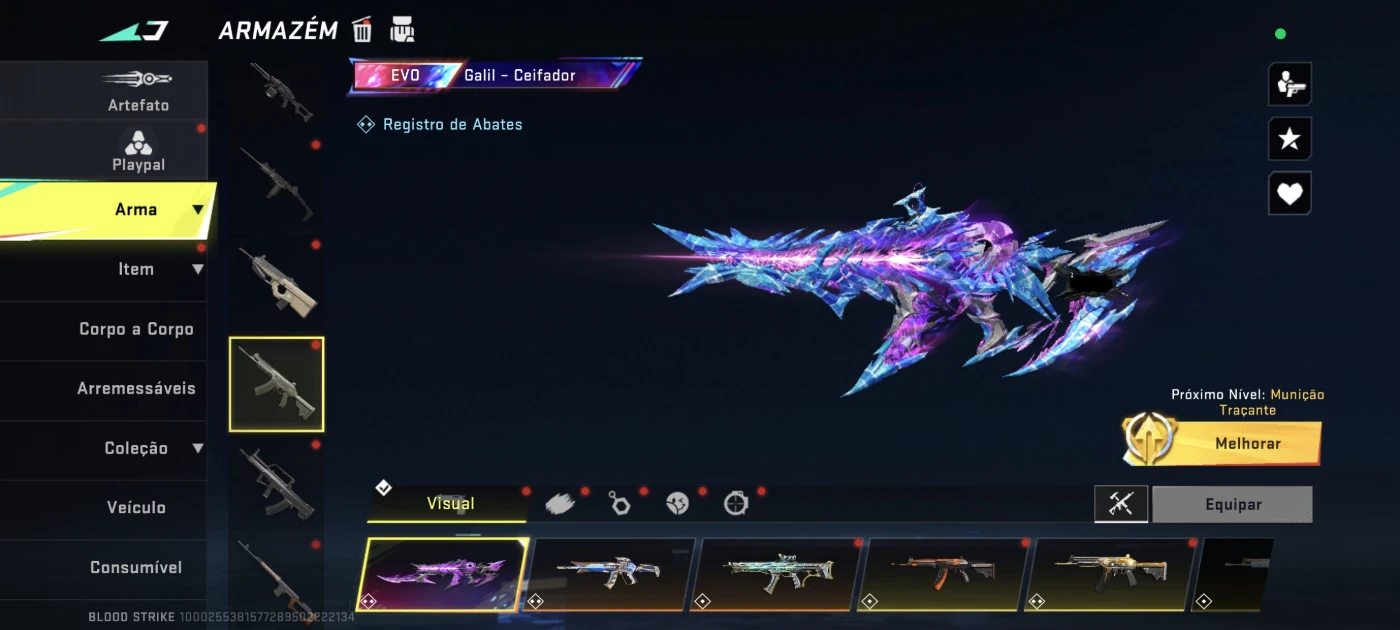Viewport: 1400px width, 630px height.
Task: Select the Veículo category
Action: (136, 507)
